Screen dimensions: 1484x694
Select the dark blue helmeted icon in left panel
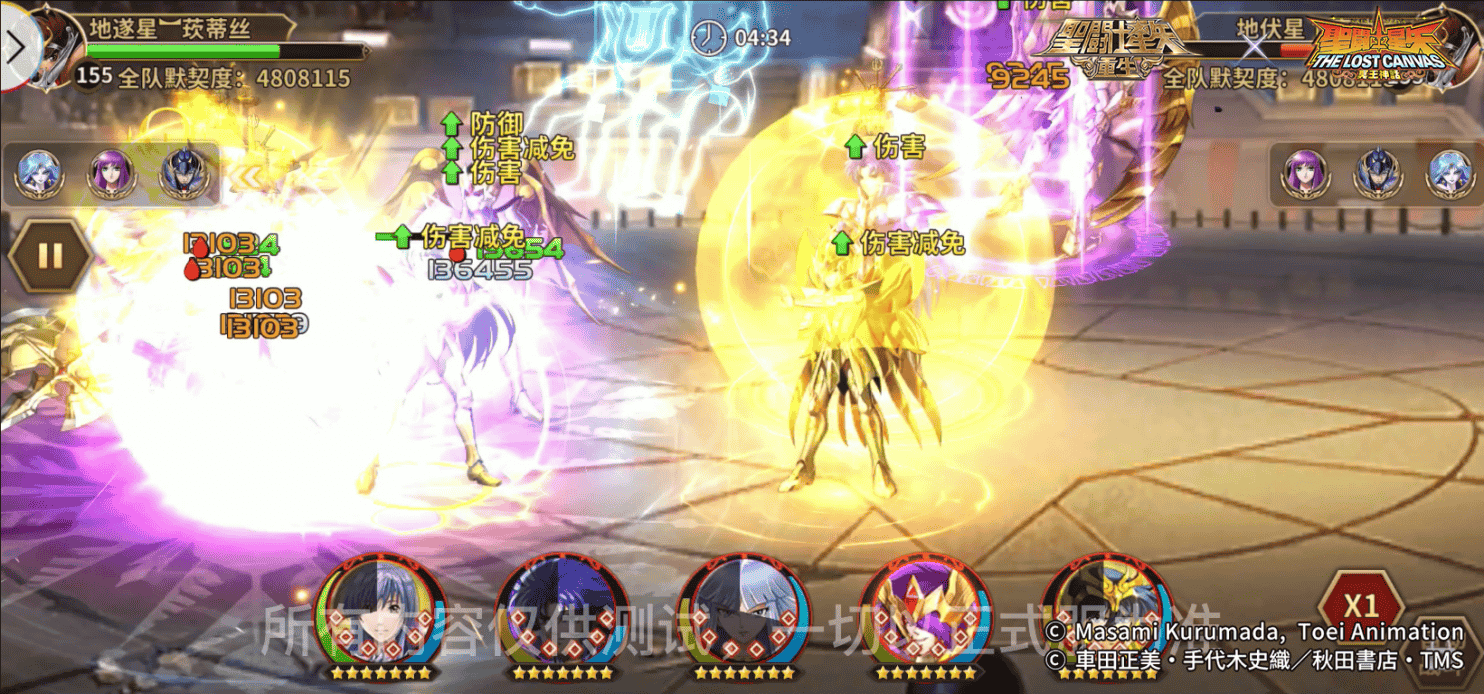coord(183,174)
